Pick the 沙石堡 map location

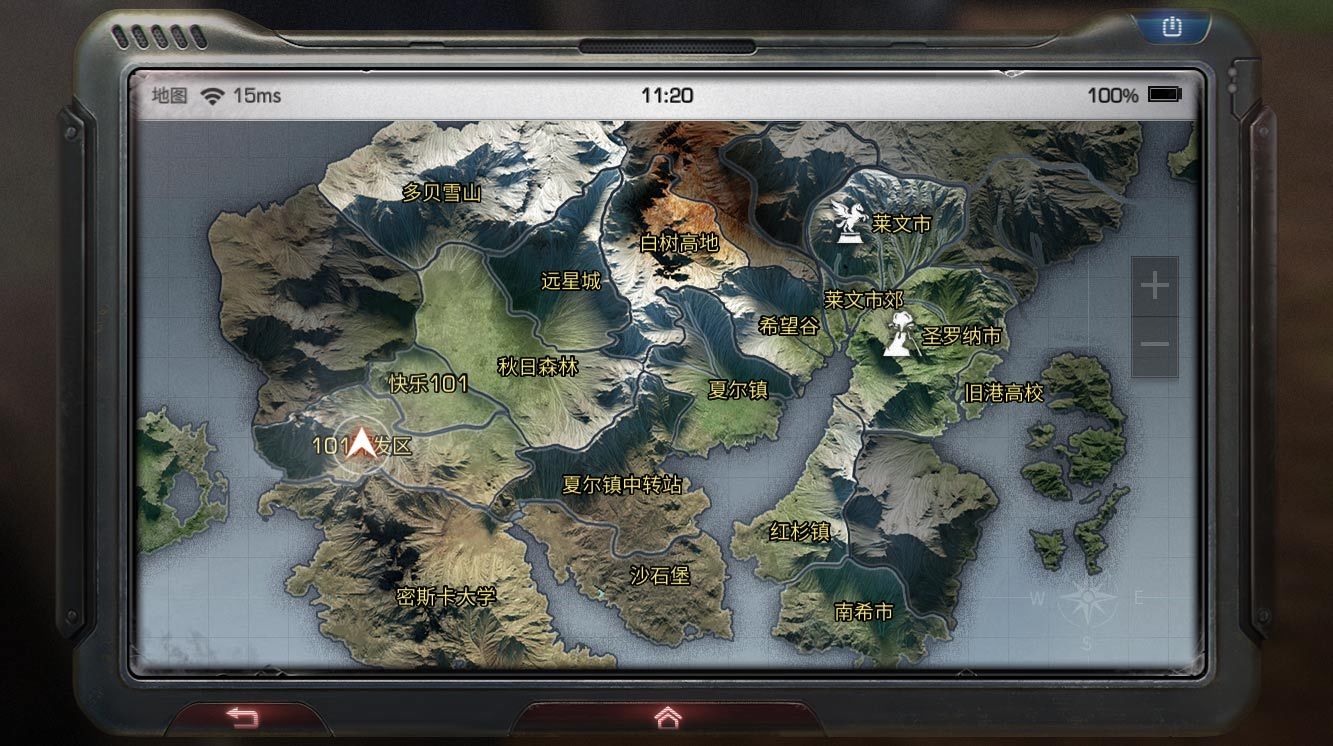(660, 576)
